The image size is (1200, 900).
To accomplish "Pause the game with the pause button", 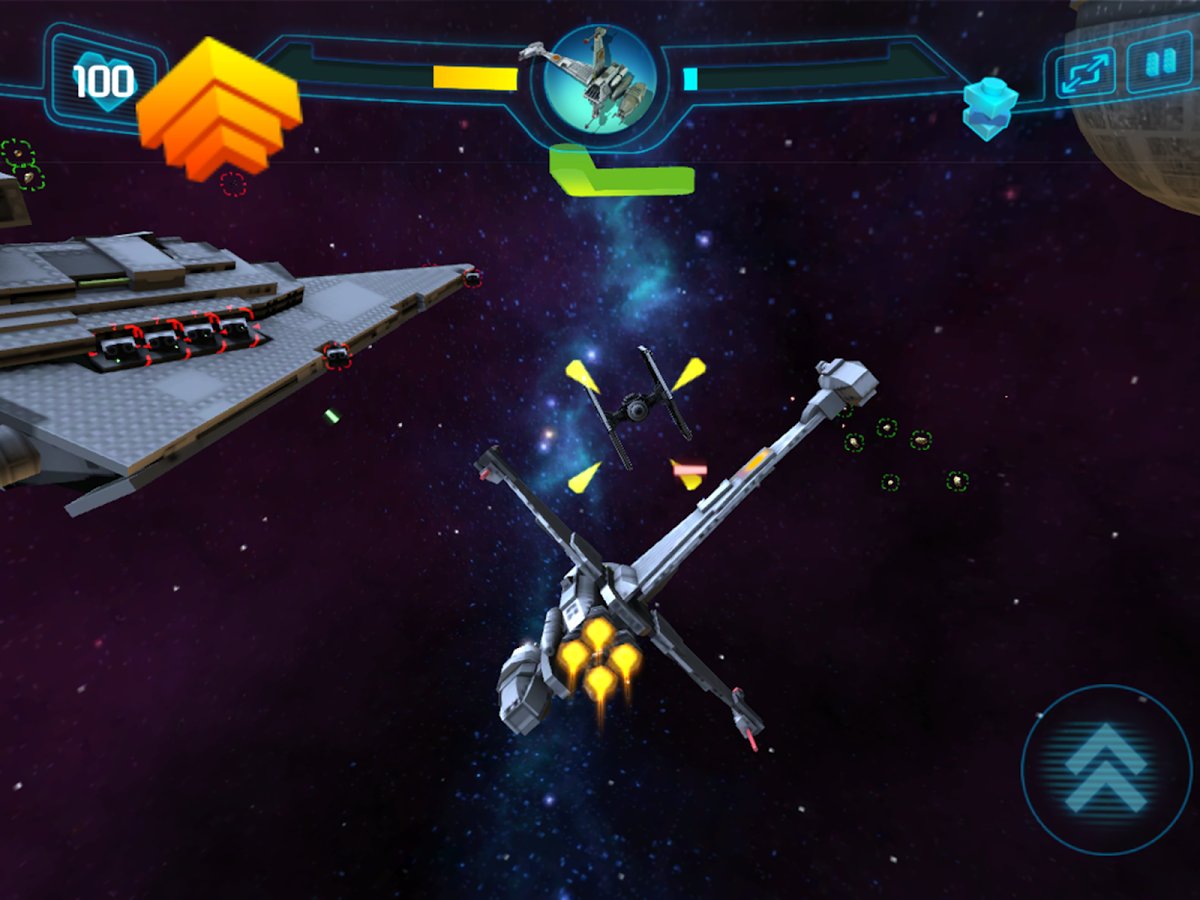I will [x=1159, y=64].
